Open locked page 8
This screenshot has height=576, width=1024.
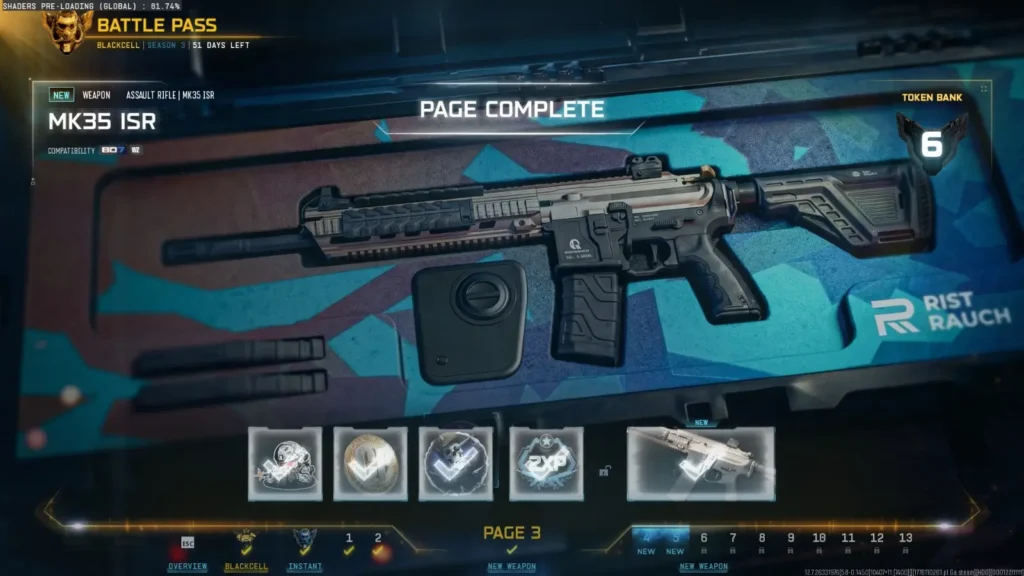tap(762, 542)
